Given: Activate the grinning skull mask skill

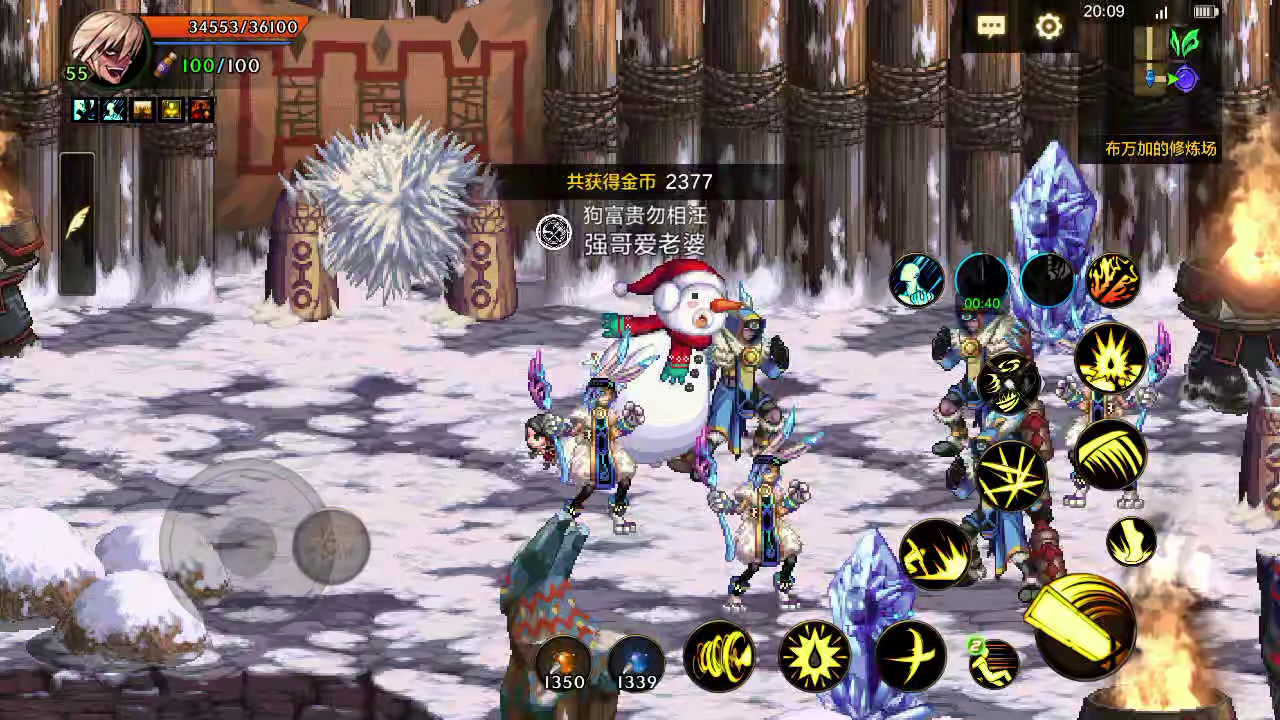Looking at the screenshot, I should tap(1007, 383).
